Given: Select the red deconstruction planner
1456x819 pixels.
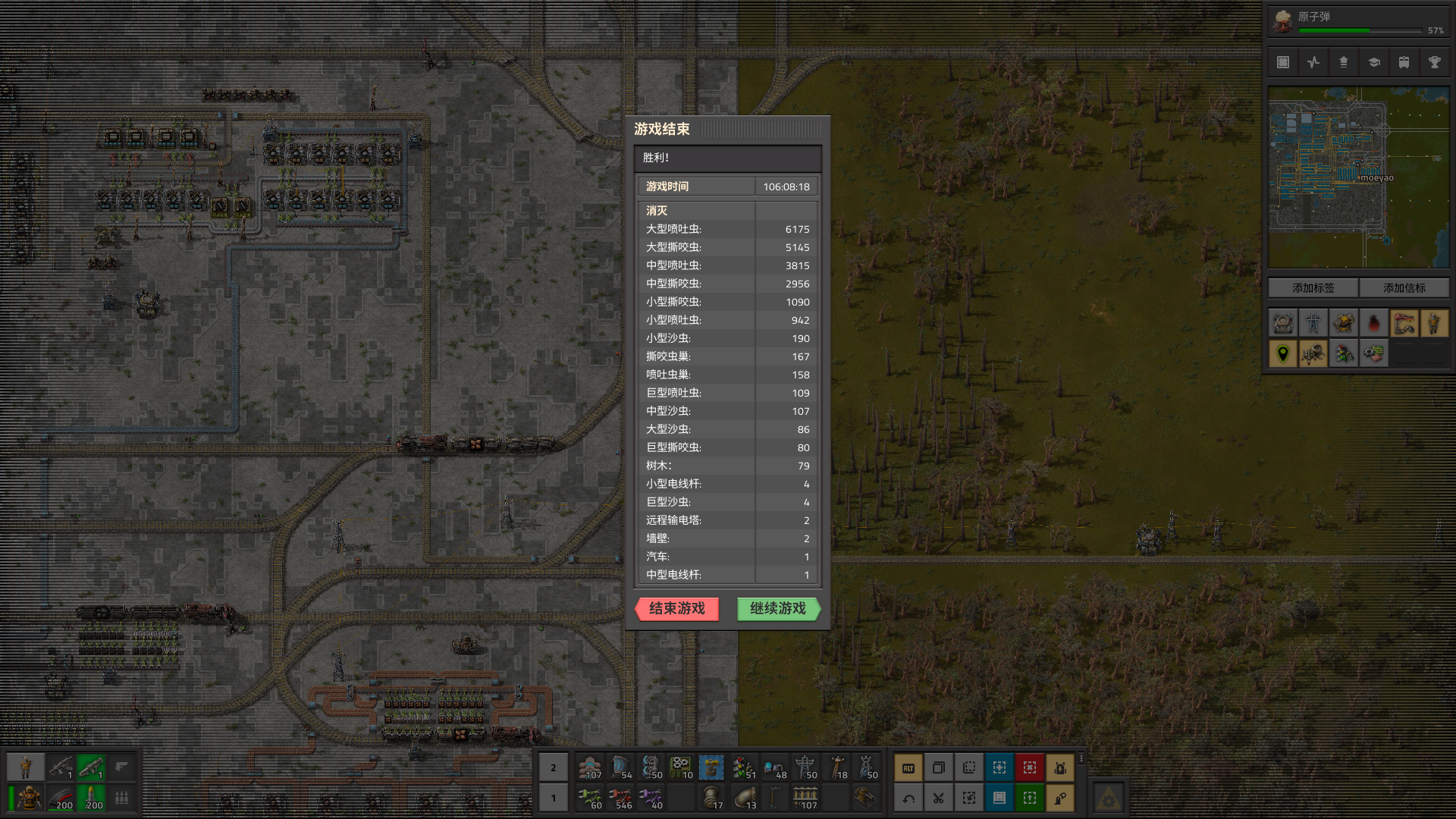Looking at the screenshot, I should (x=1030, y=768).
